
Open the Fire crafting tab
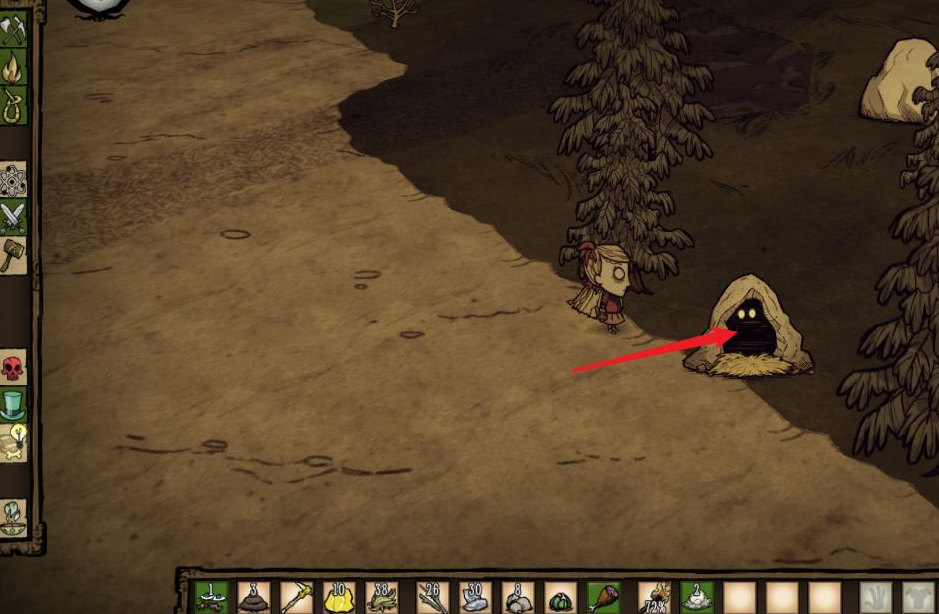click(x=13, y=67)
